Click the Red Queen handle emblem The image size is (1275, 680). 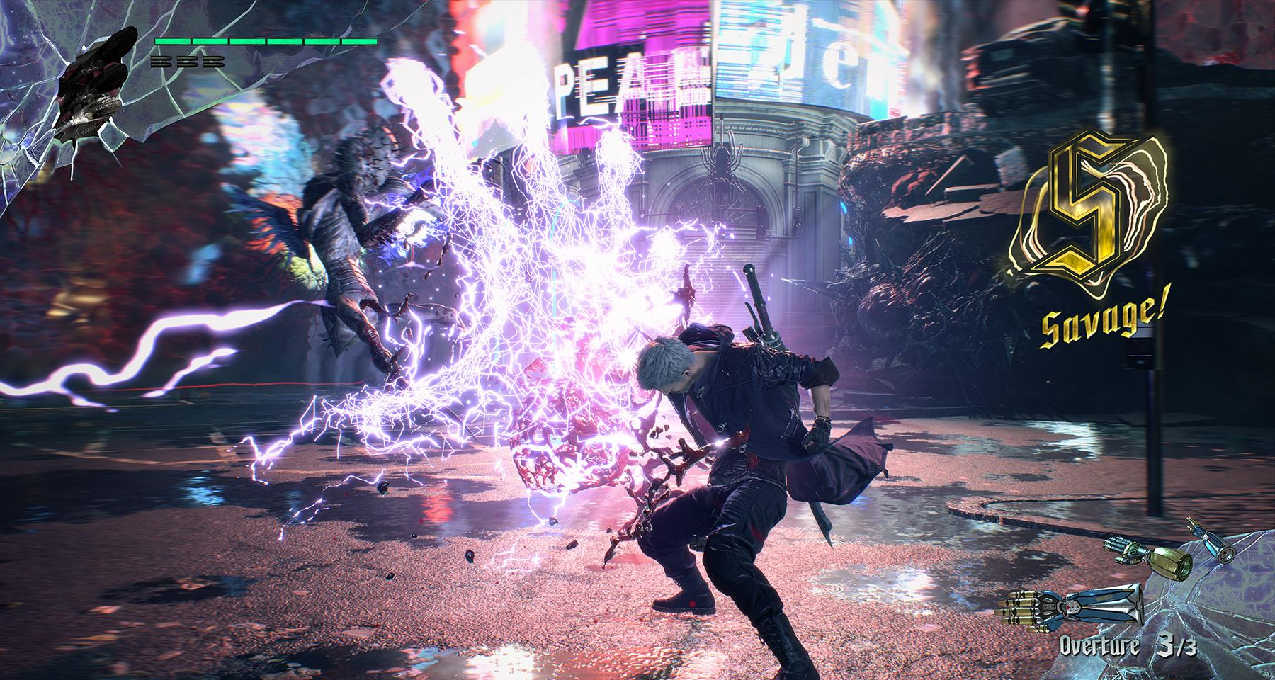click(93, 83)
